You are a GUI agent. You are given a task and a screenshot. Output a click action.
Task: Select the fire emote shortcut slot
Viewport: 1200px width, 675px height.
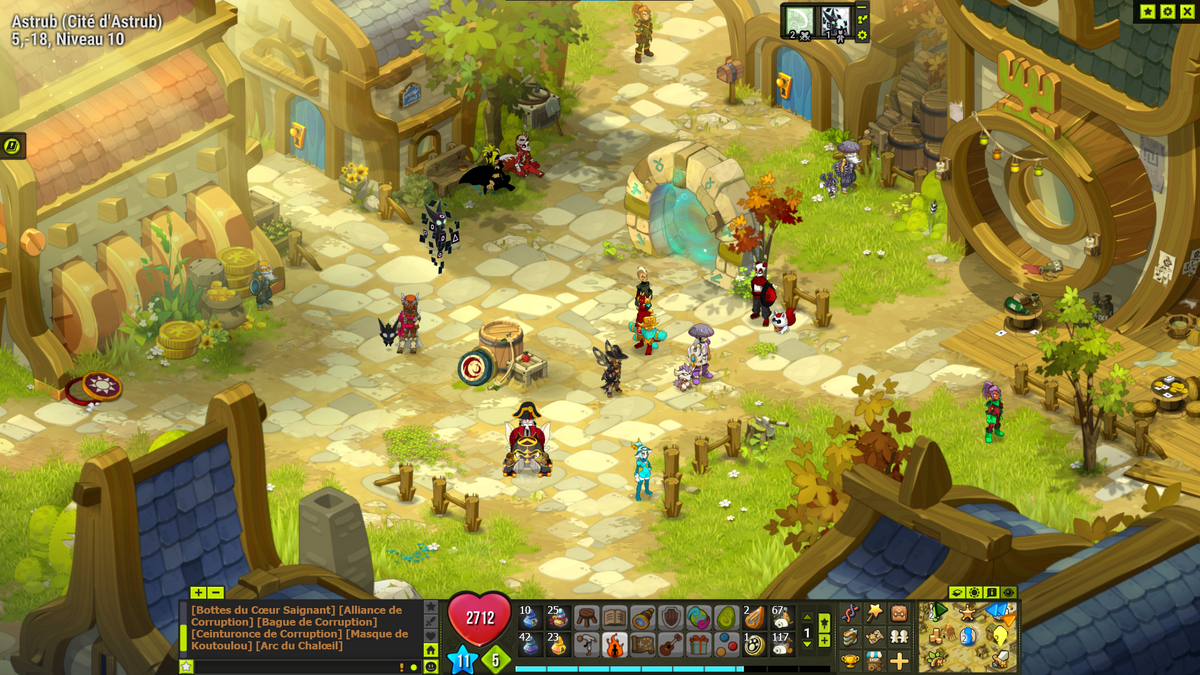[x=614, y=645]
